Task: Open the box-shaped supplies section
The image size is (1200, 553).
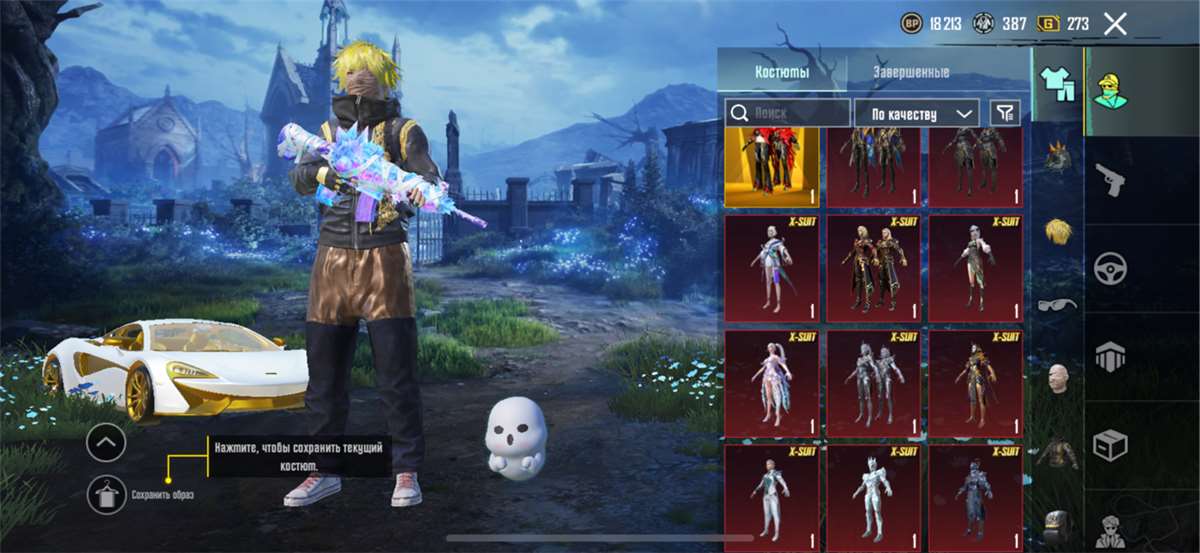Action: 1110,443
